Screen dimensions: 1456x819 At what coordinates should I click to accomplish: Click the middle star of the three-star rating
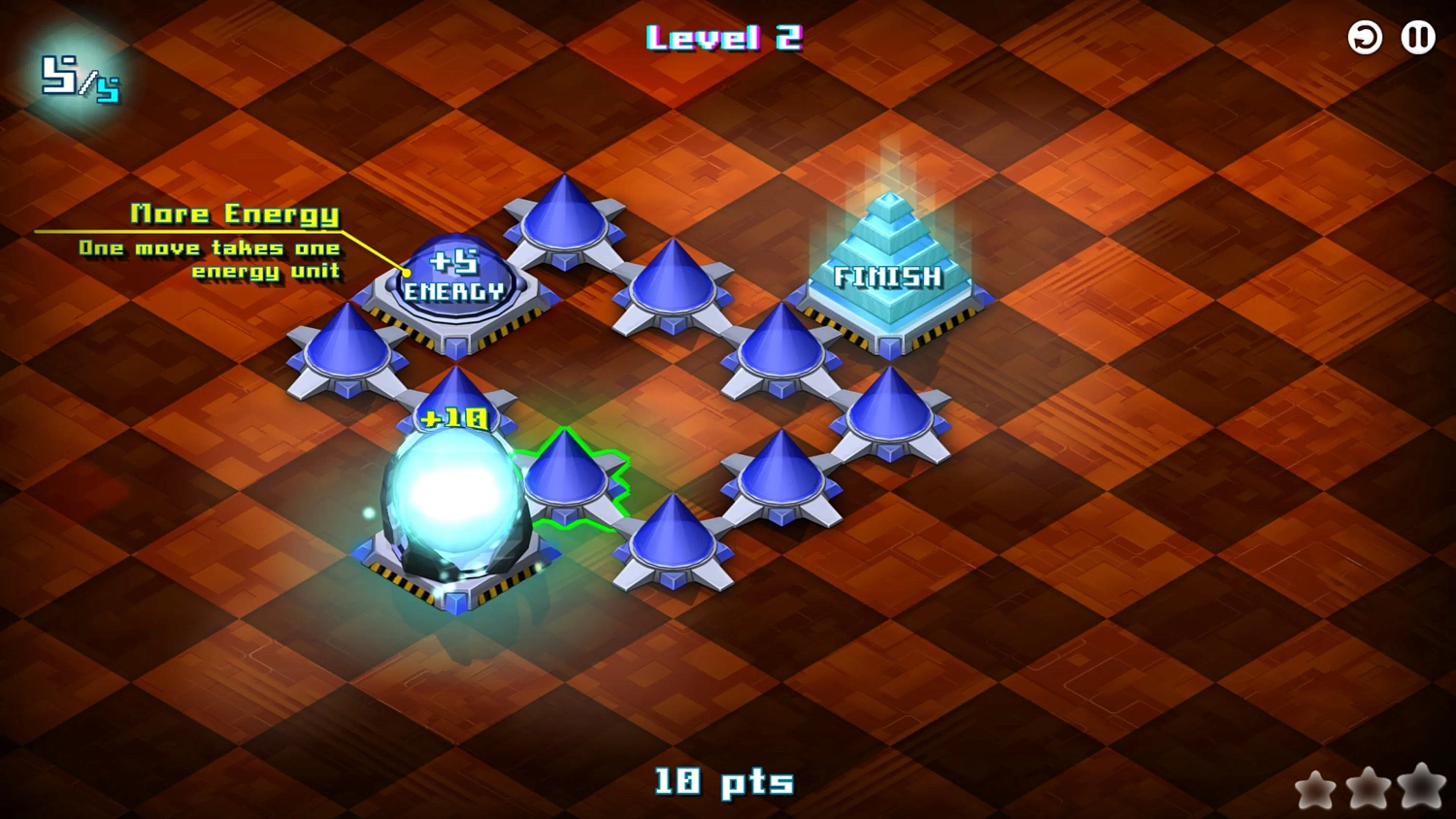pos(1367,790)
